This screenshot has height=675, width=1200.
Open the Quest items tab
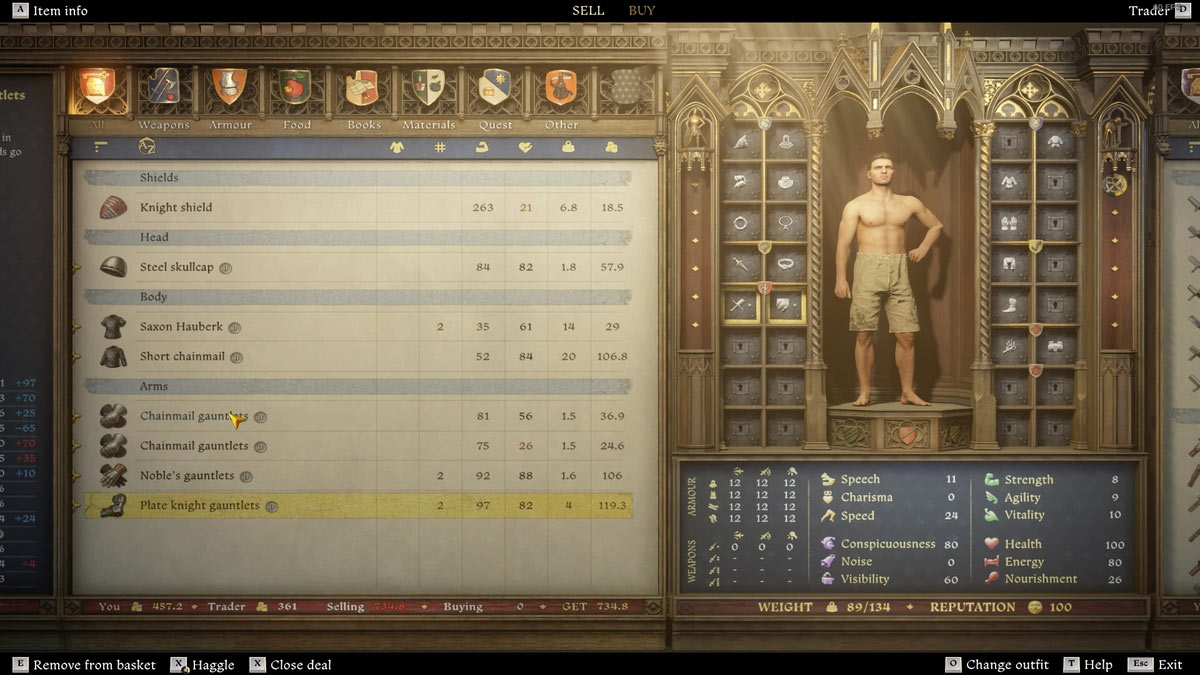pyautogui.click(x=495, y=92)
